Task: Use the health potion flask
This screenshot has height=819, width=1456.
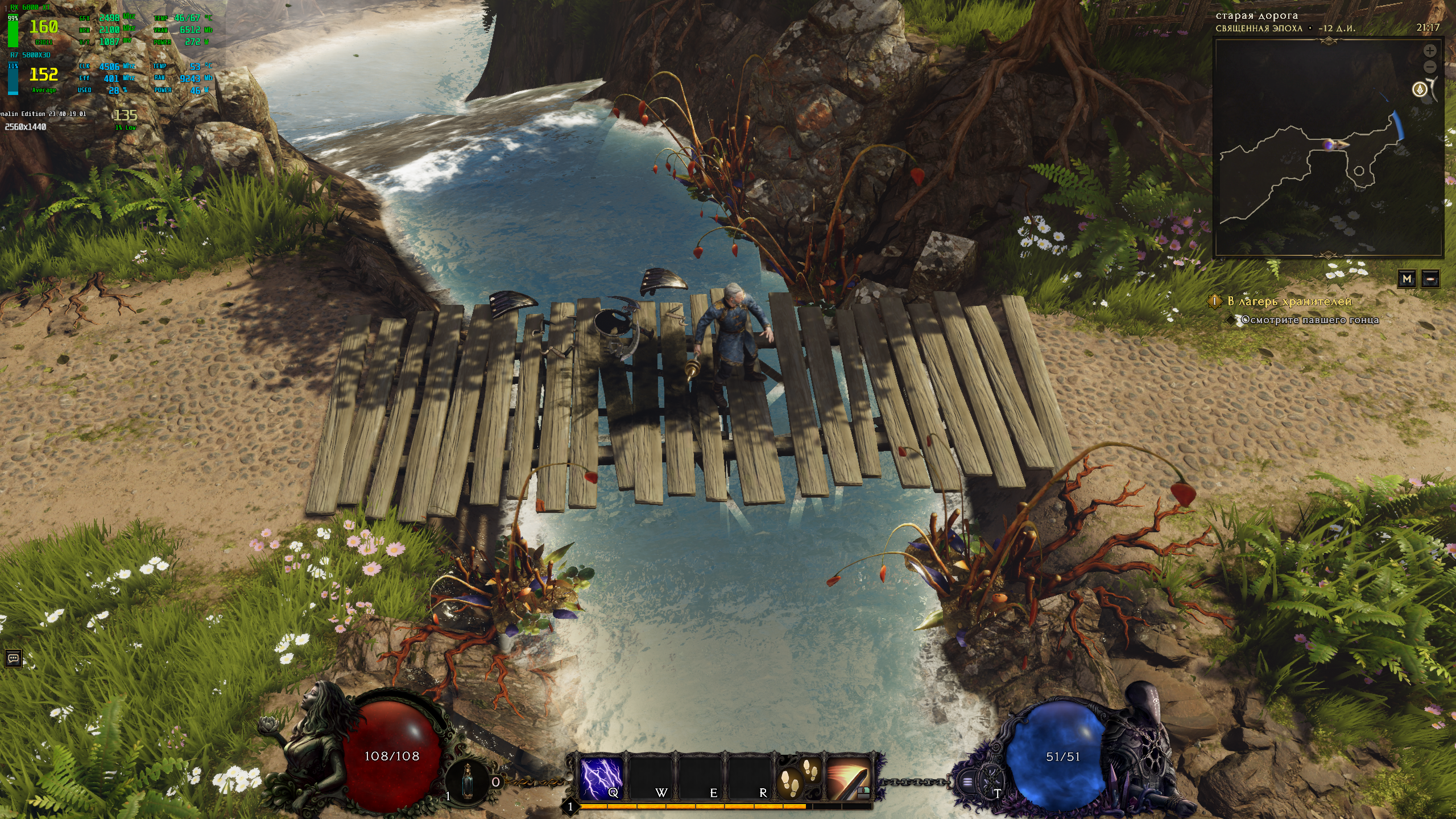Action: pyautogui.click(x=468, y=781)
